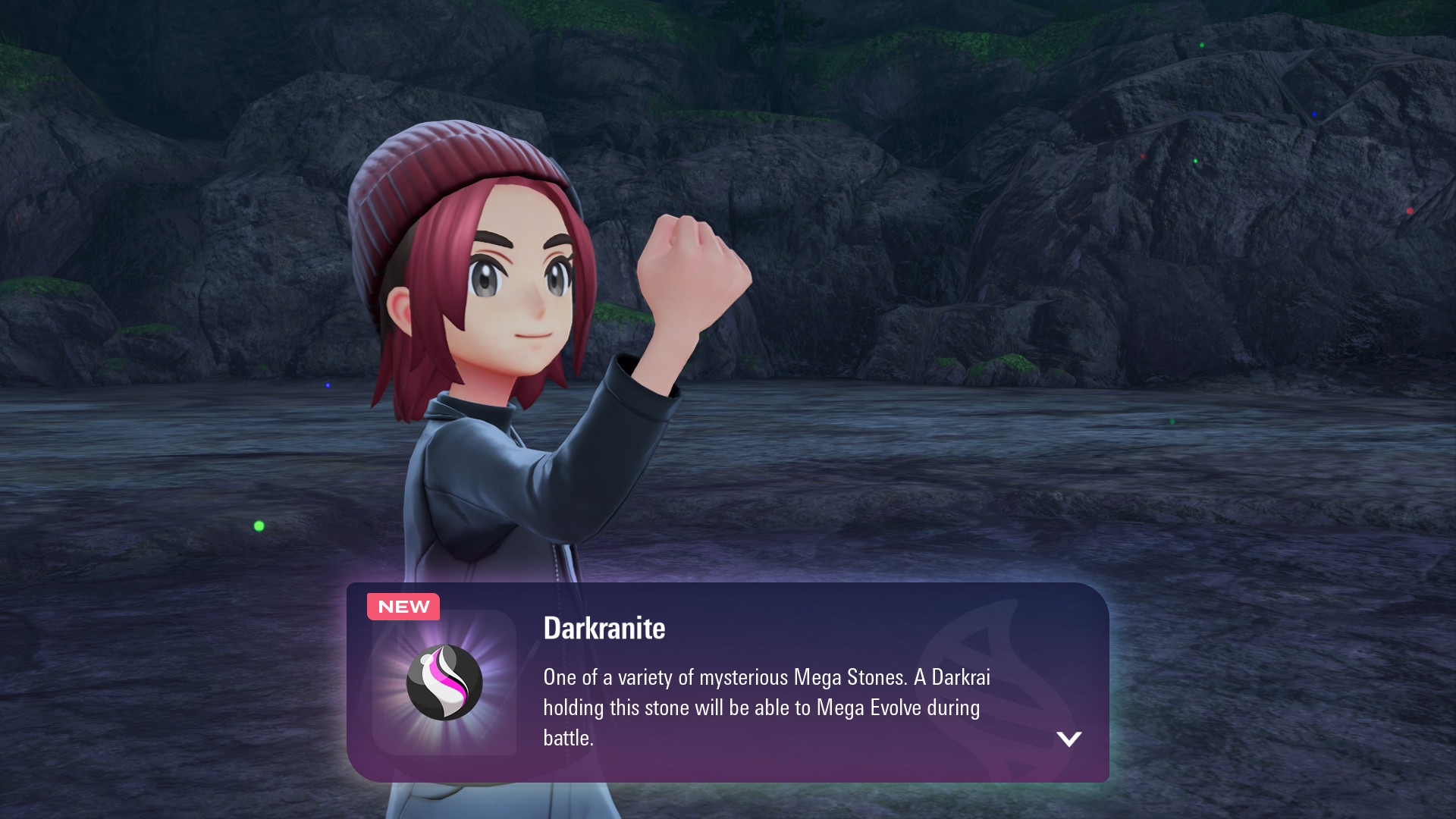Advance dialogue with the down arrow
The height and width of the screenshot is (819, 1456).
tap(1068, 739)
